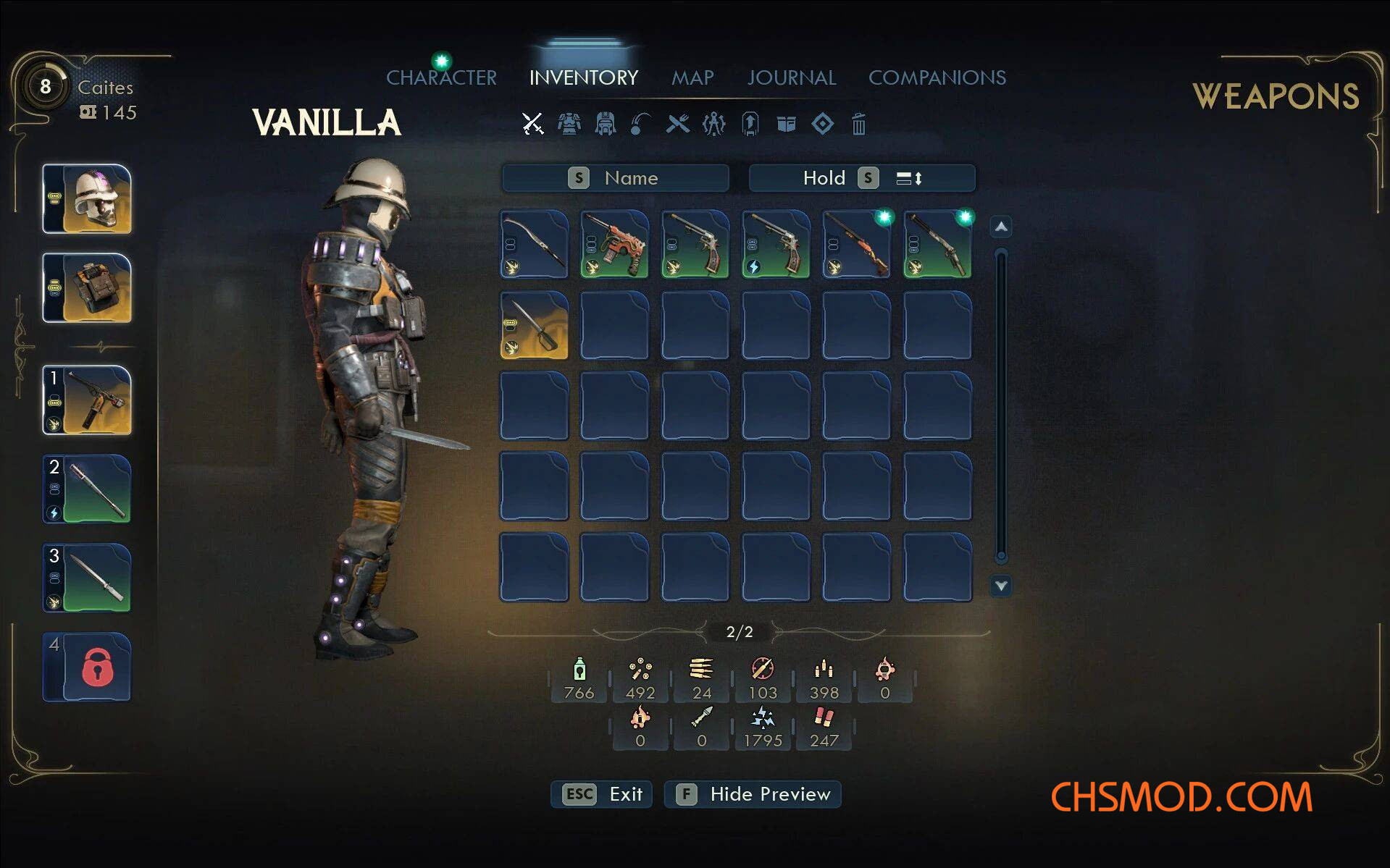Select the revolver with lightning bolt icon
The image size is (1390, 868).
(776, 245)
